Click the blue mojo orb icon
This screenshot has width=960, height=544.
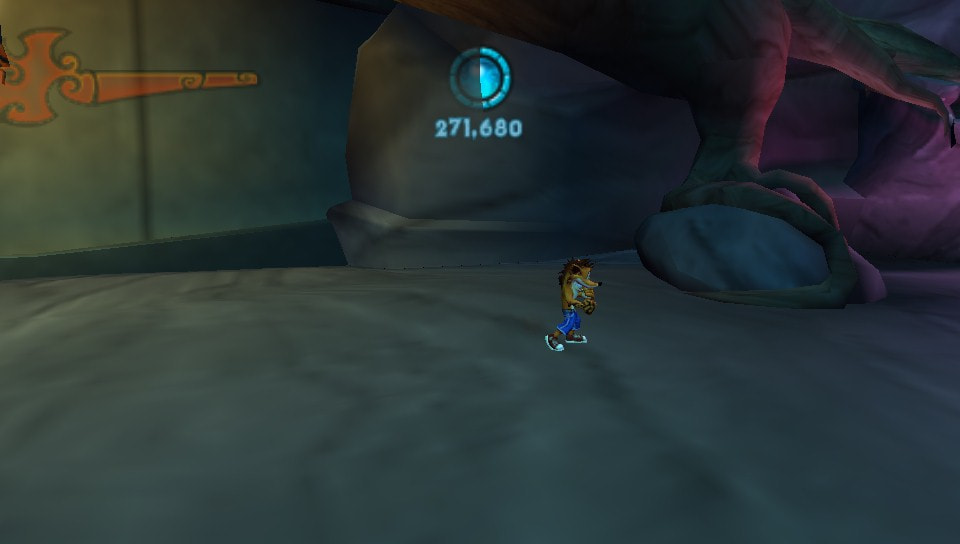click(480, 77)
